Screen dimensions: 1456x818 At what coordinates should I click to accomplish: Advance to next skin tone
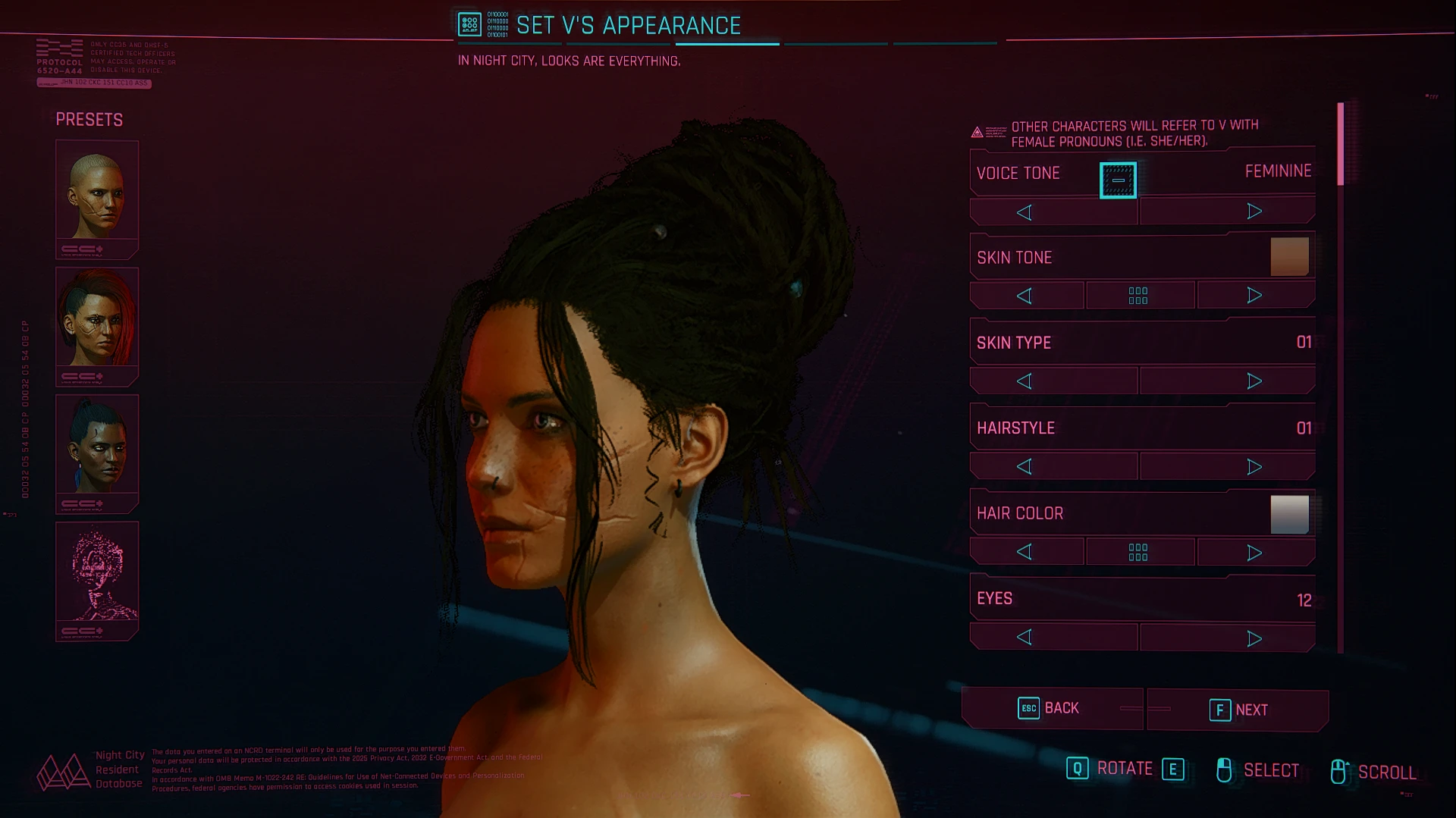(x=1254, y=296)
